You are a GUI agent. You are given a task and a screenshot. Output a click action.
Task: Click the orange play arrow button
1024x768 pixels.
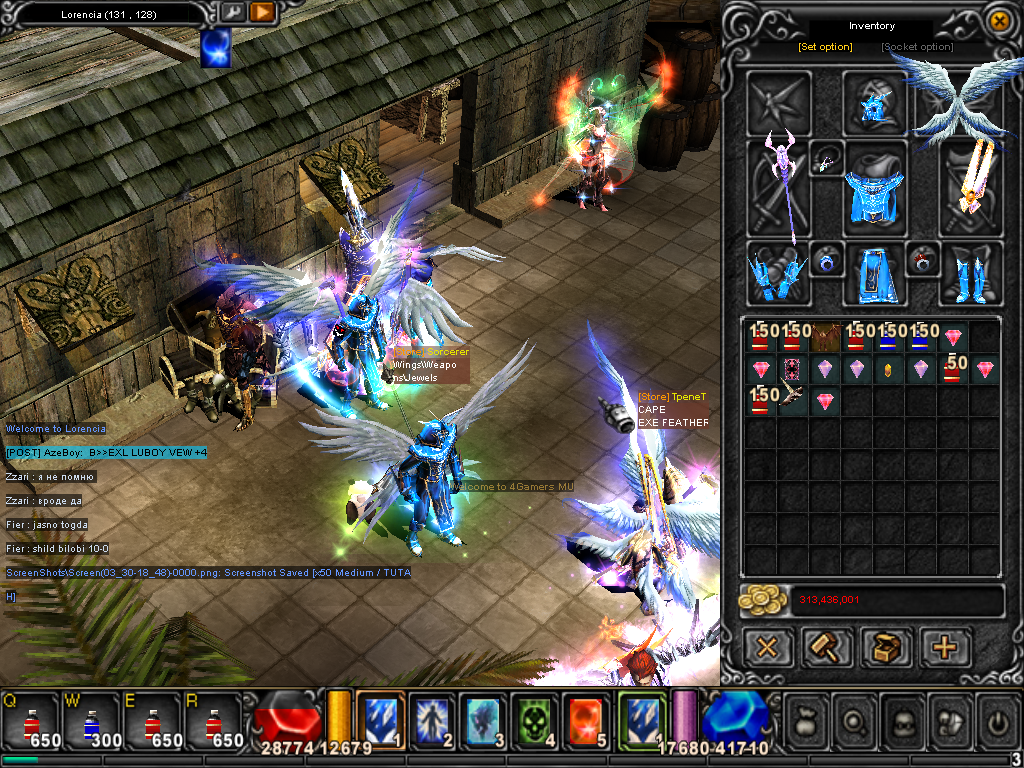click(x=263, y=12)
